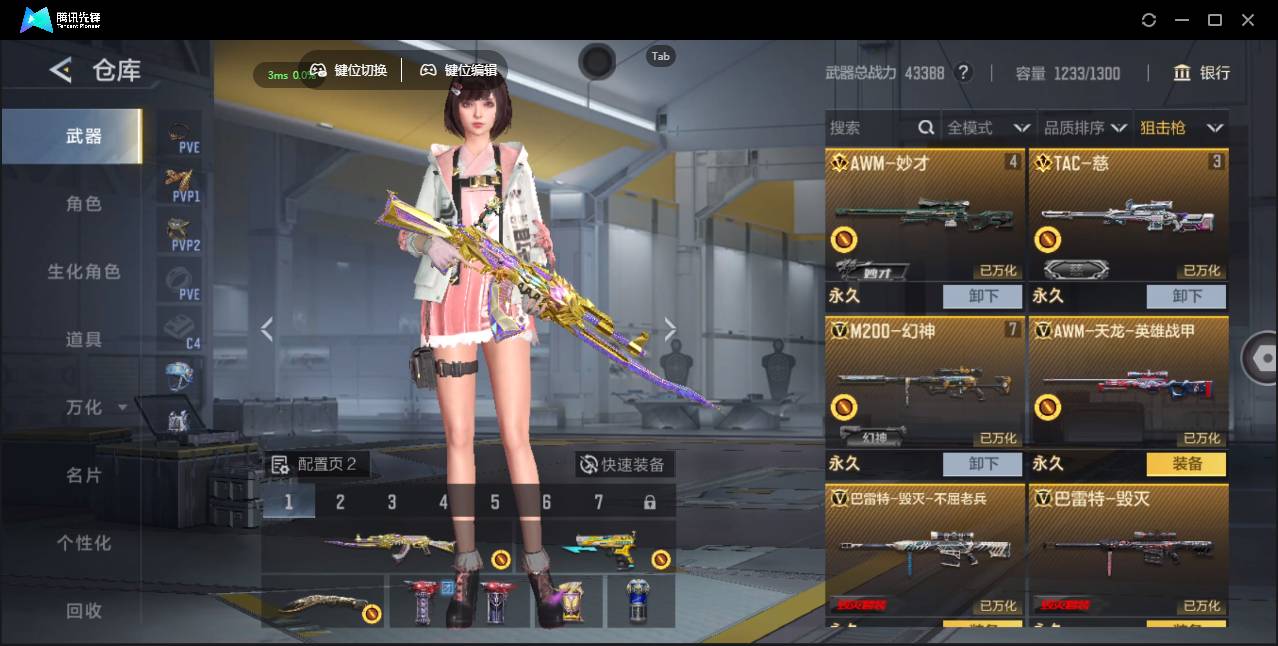Click the 快速装备 quick equip button
1278x646 pixels.
[x=624, y=464]
